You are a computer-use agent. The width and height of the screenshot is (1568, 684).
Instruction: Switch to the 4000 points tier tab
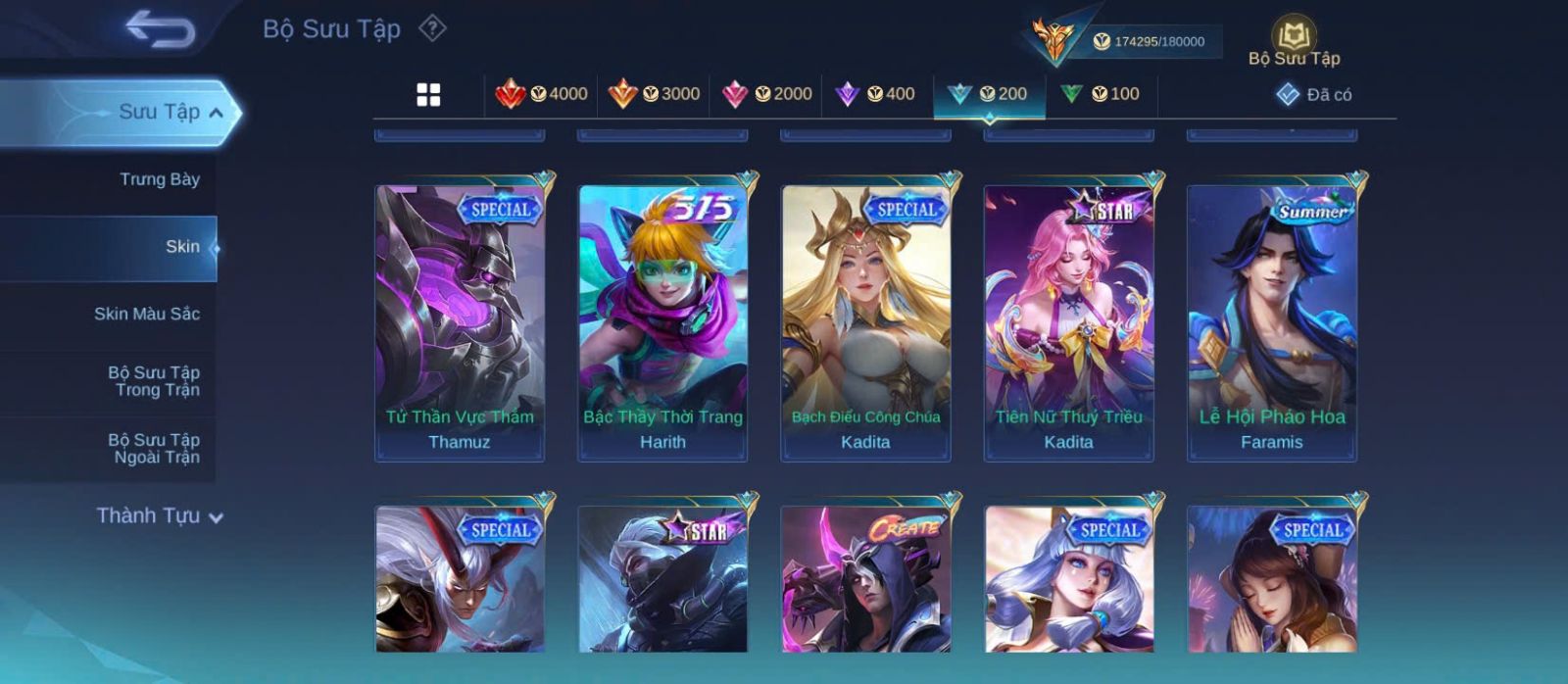tap(541, 94)
